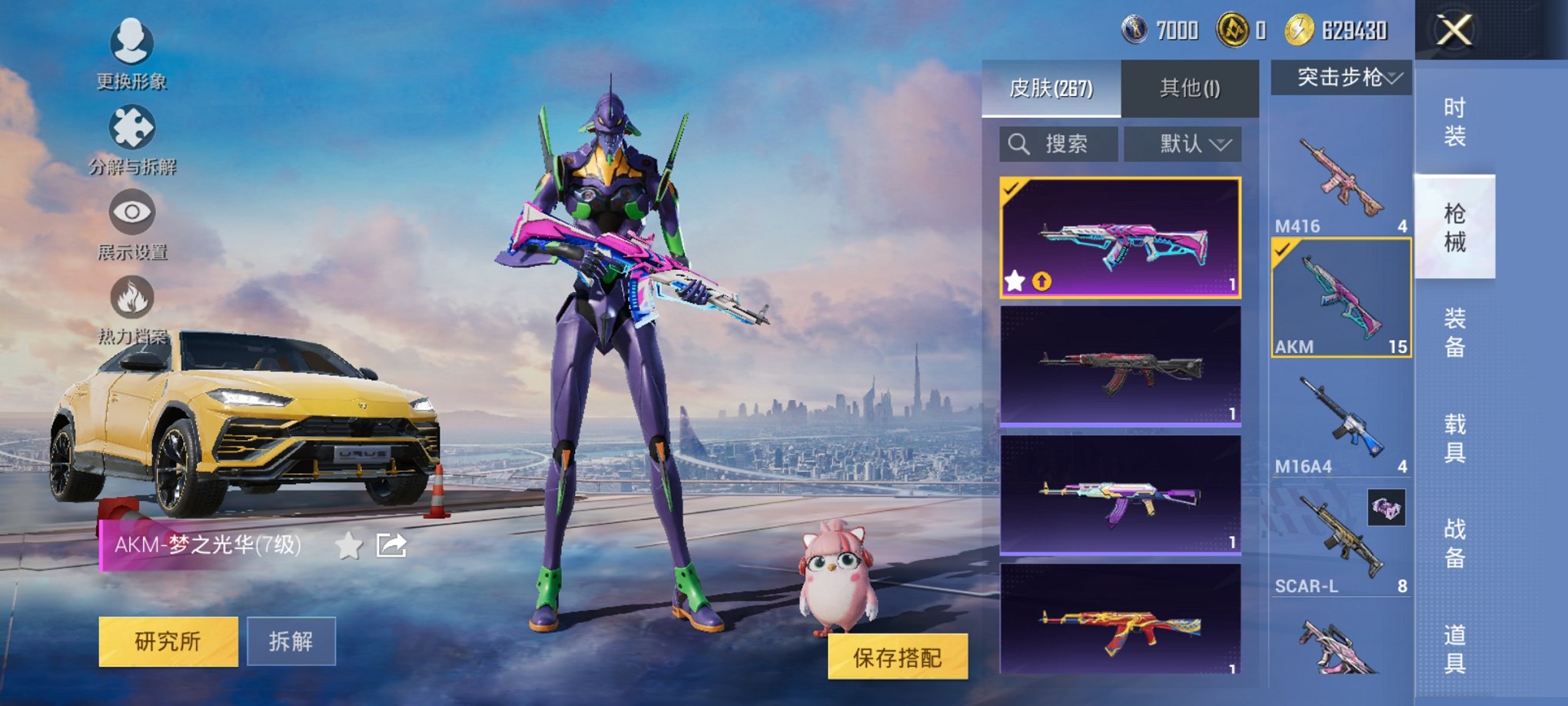1568x706 pixels.
Task: Click the search magnifier icon
Action: point(1020,143)
